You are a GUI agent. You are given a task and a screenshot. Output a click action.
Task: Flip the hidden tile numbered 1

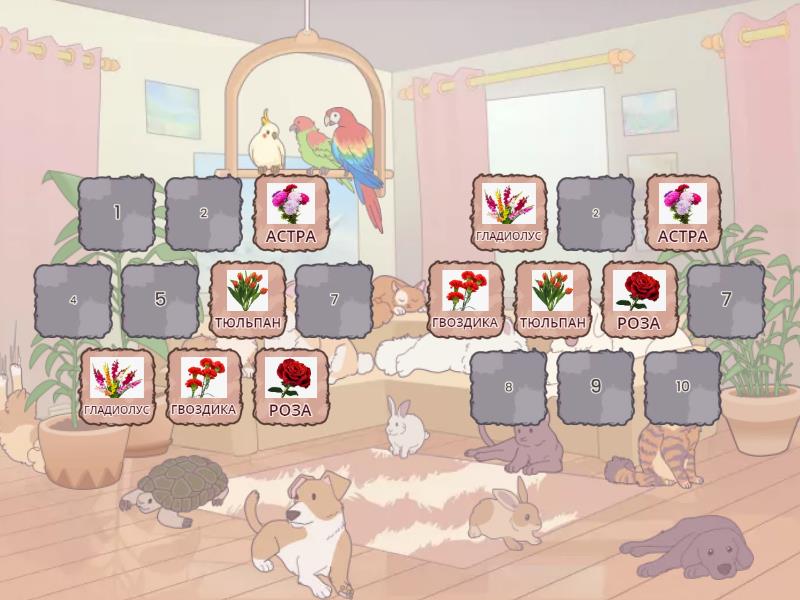[117, 212]
